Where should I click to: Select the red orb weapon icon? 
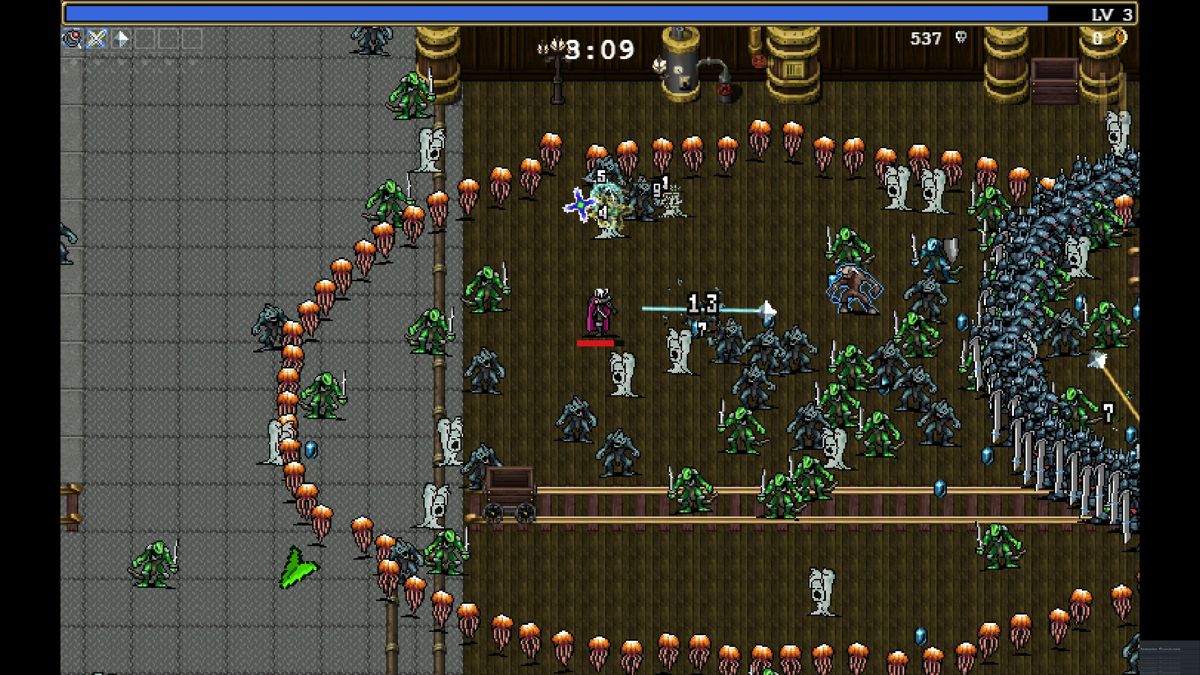click(72, 39)
